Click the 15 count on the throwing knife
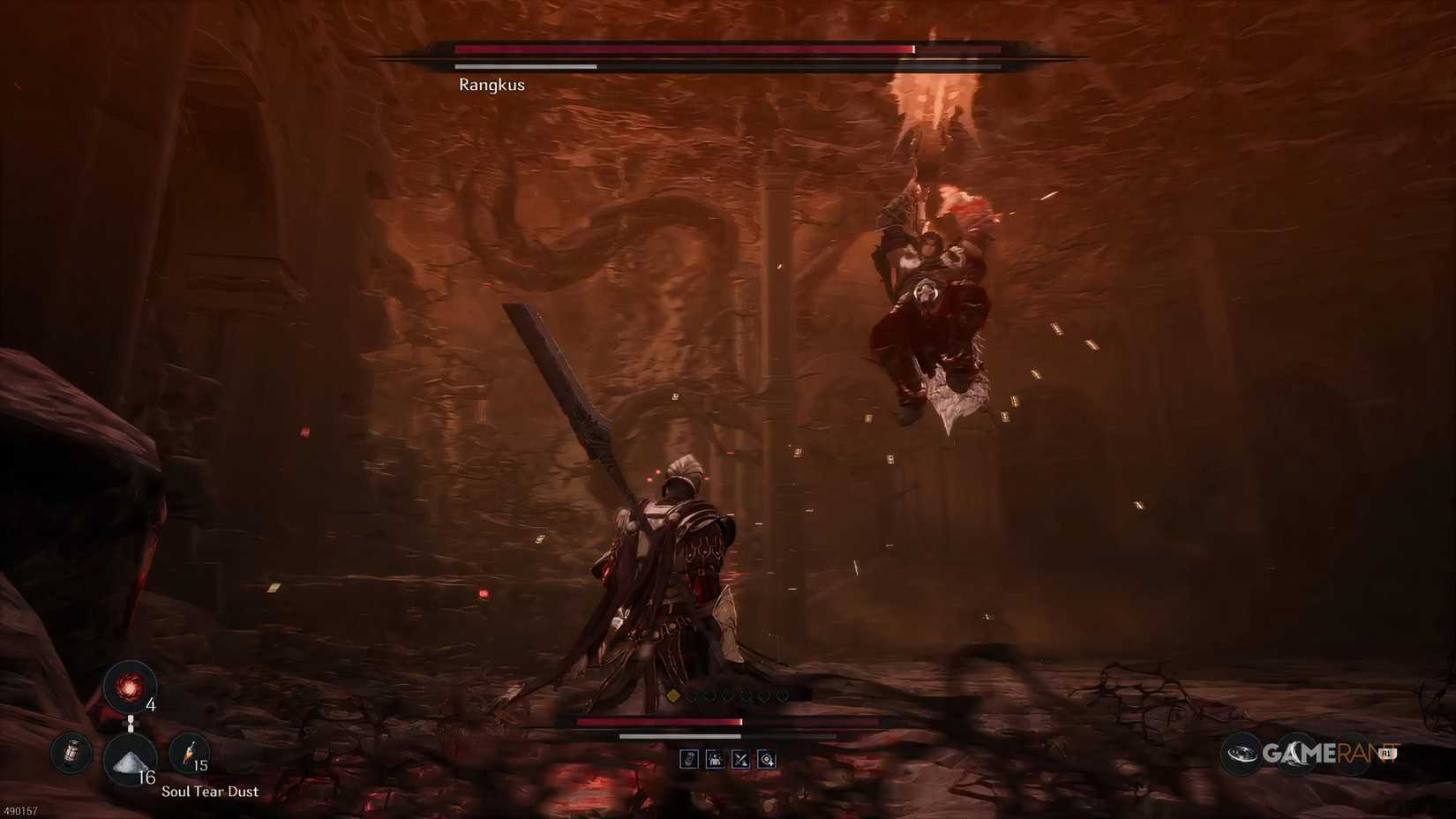 (201, 764)
